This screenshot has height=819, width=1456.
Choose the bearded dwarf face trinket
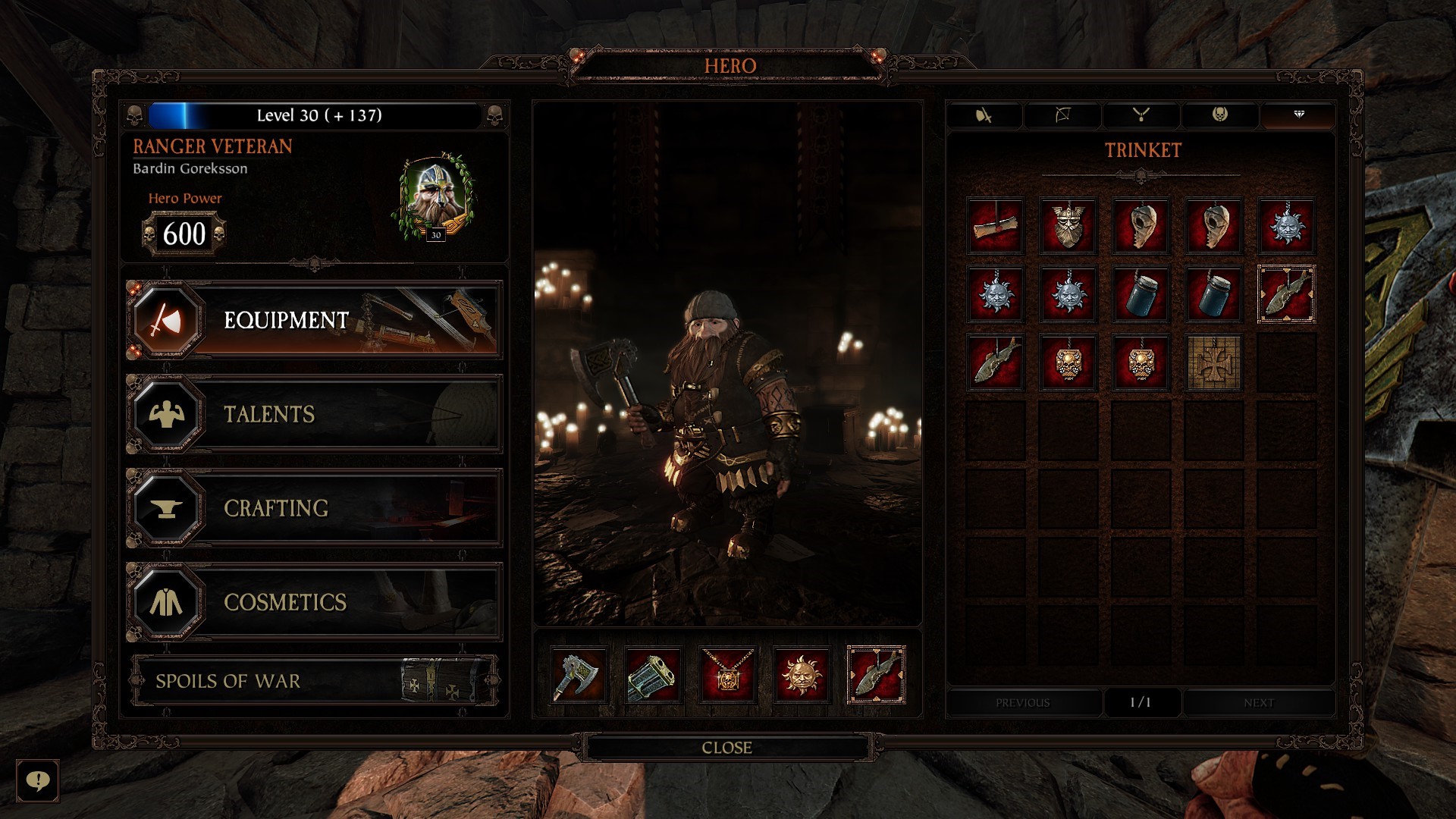pos(1068,226)
